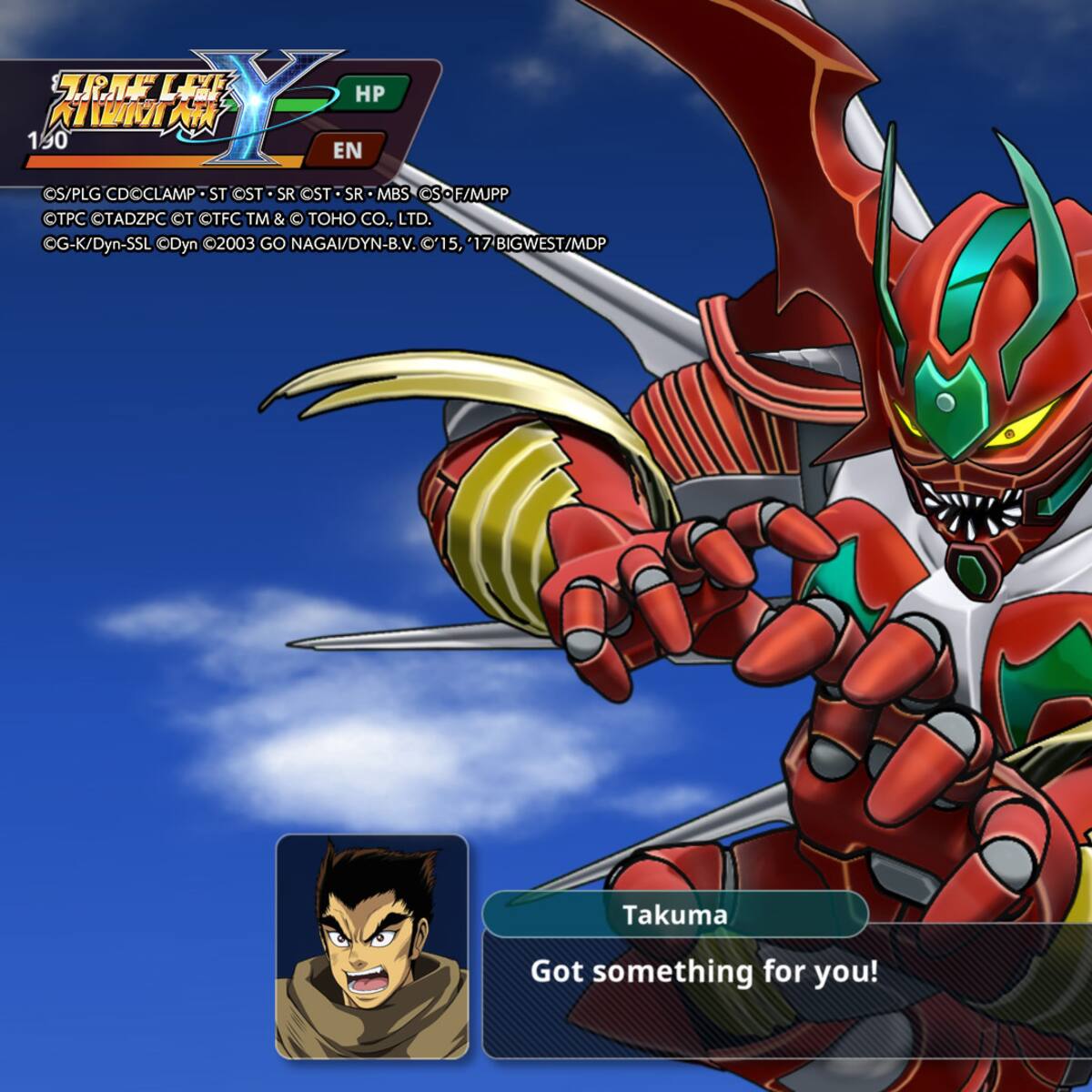Click Takuma's pilot portrait

coord(371,946)
